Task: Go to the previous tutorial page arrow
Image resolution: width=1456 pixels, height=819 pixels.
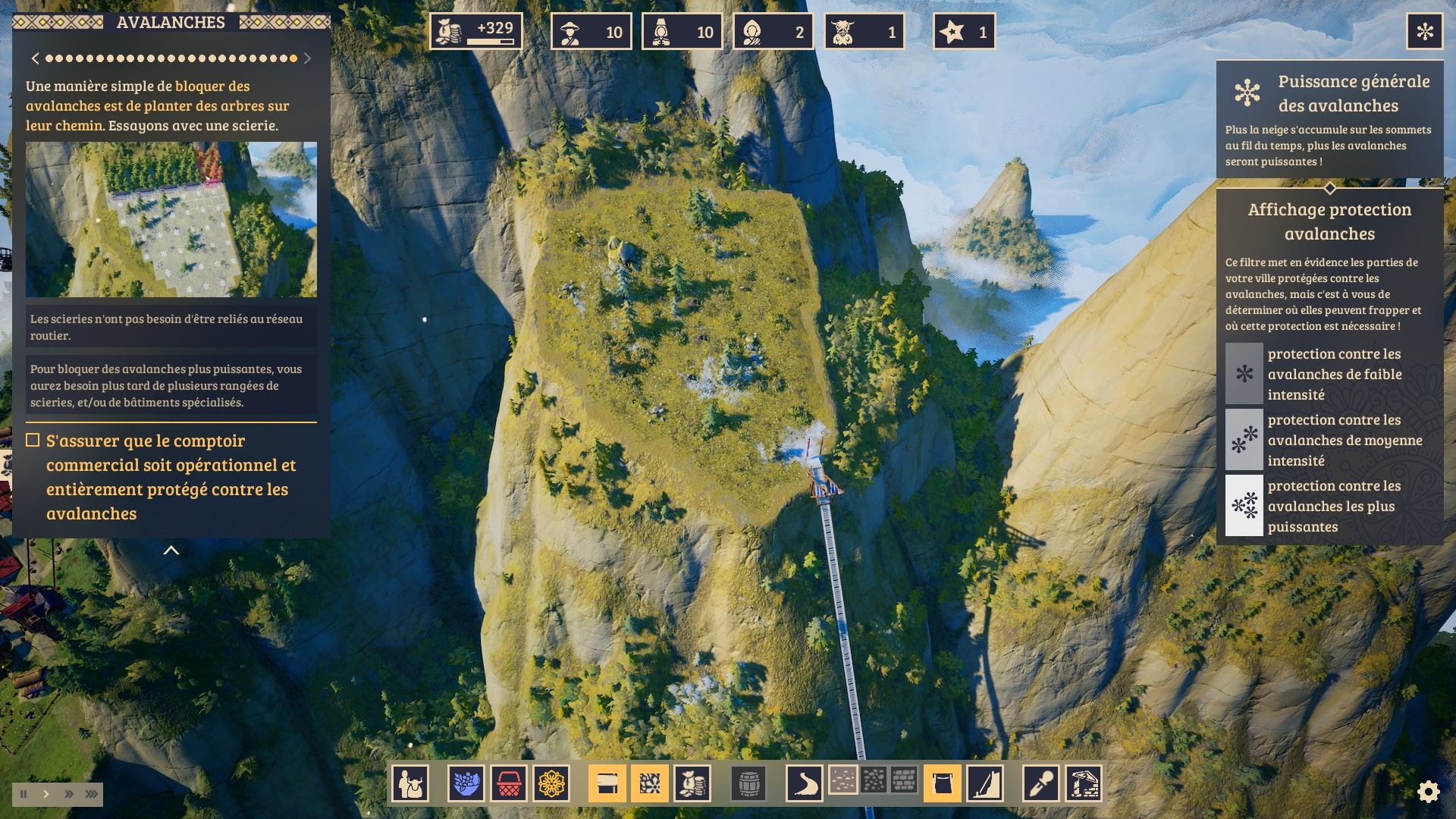Action: point(35,58)
